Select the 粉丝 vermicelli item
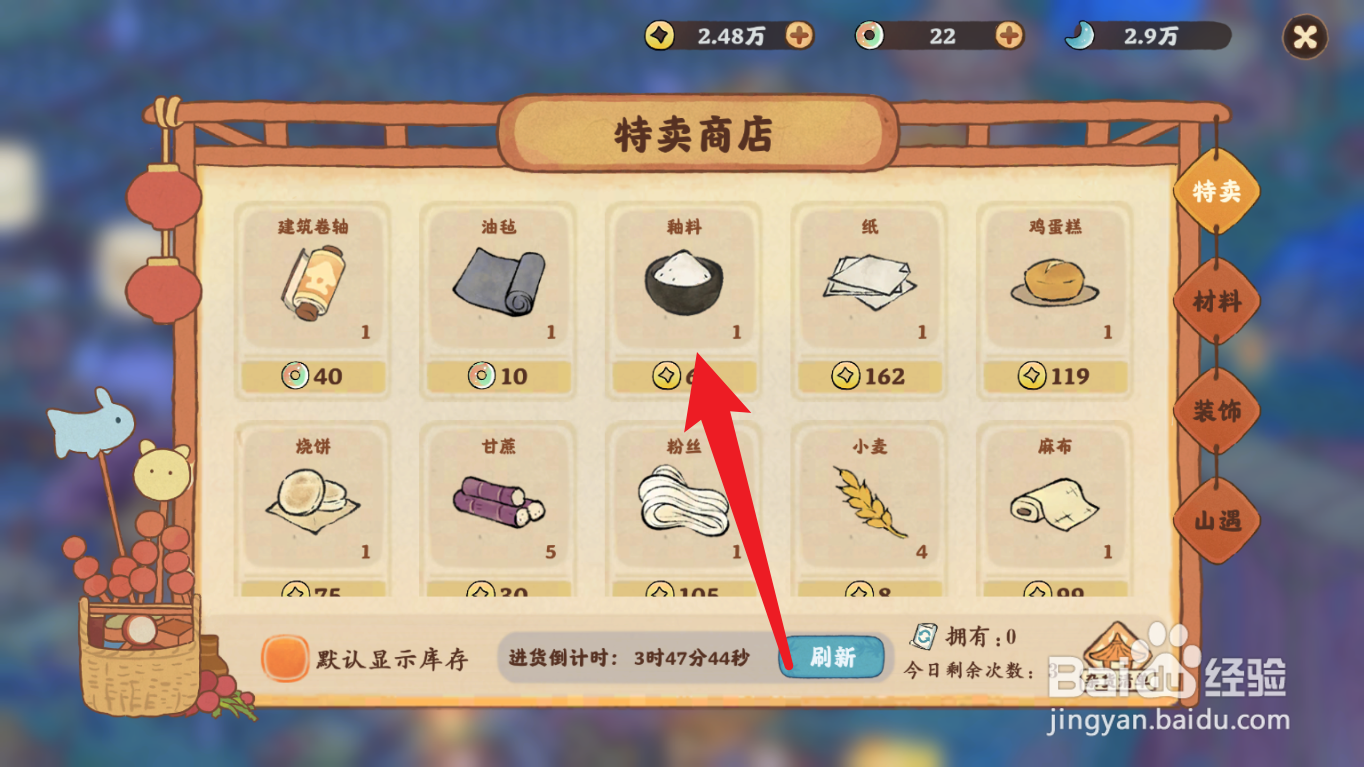Image resolution: width=1364 pixels, height=767 pixels. tap(684, 500)
